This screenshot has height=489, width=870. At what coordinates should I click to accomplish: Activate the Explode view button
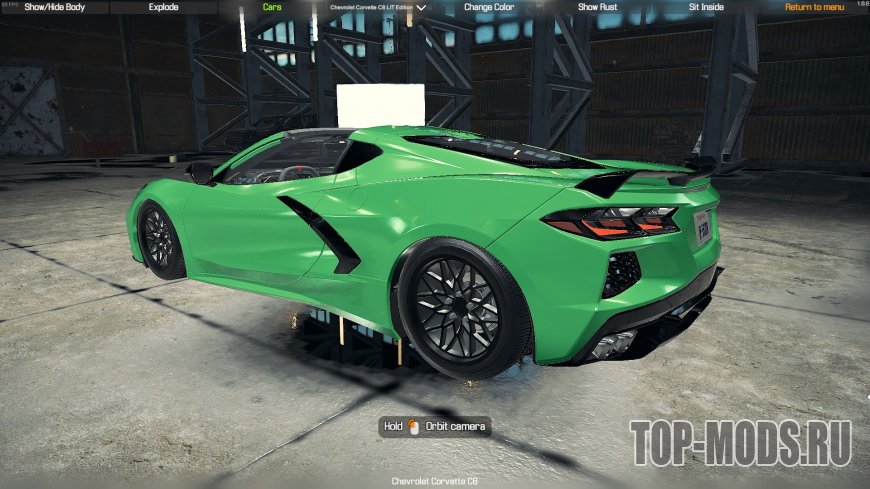point(162,7)
